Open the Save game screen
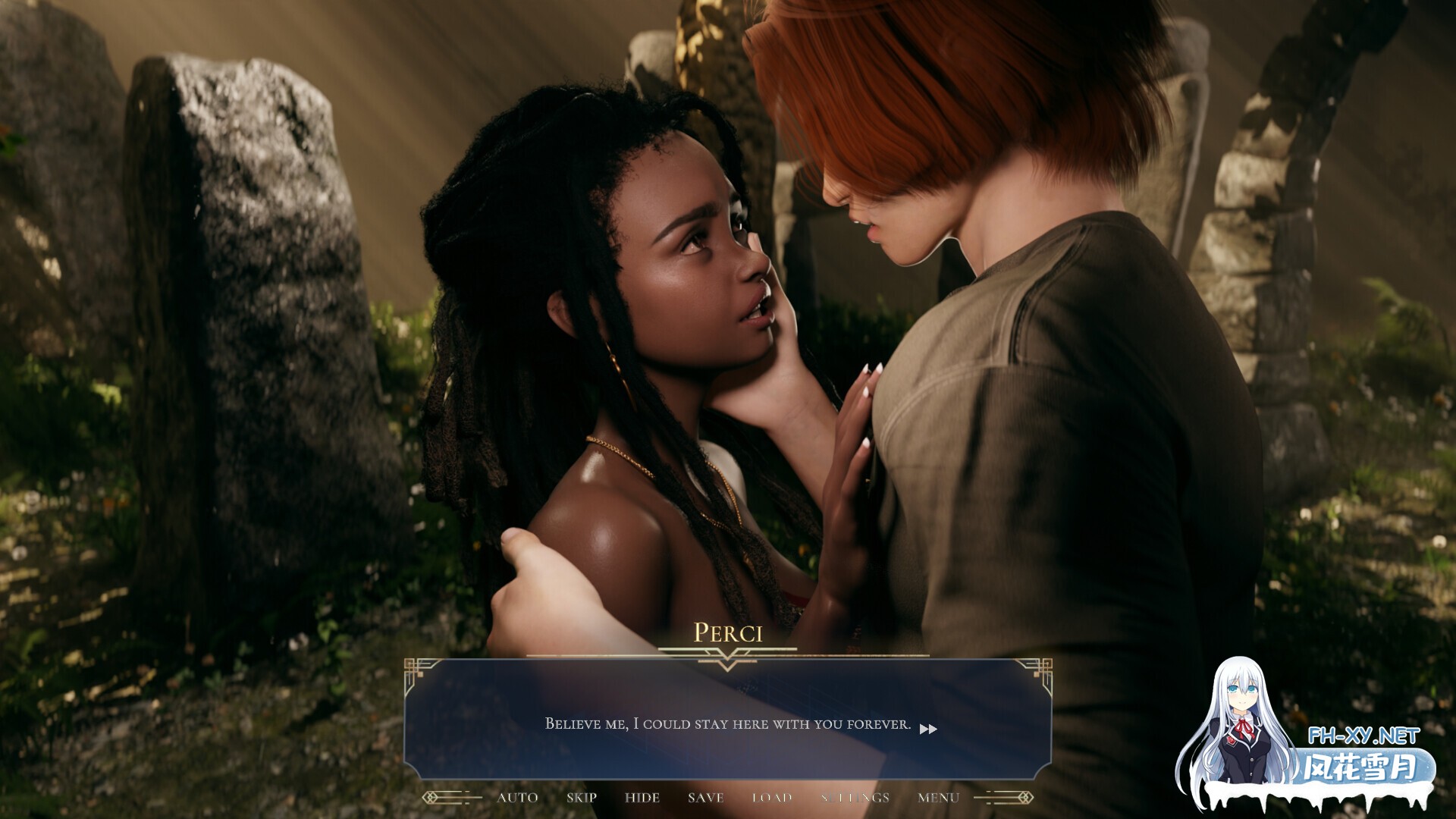The width and height of the screenshot is (1456, 819). [x=705, y=798]
